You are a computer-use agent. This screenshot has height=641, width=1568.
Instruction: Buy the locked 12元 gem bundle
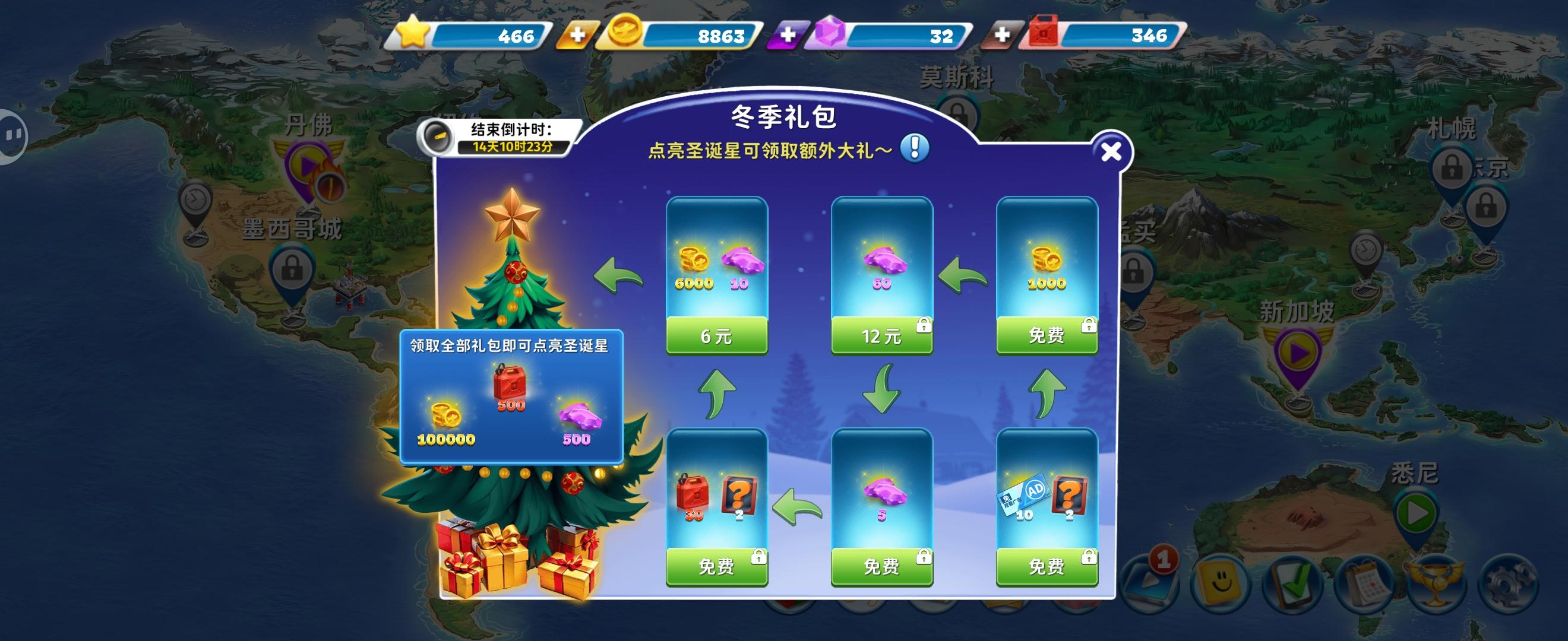[883, 337]
